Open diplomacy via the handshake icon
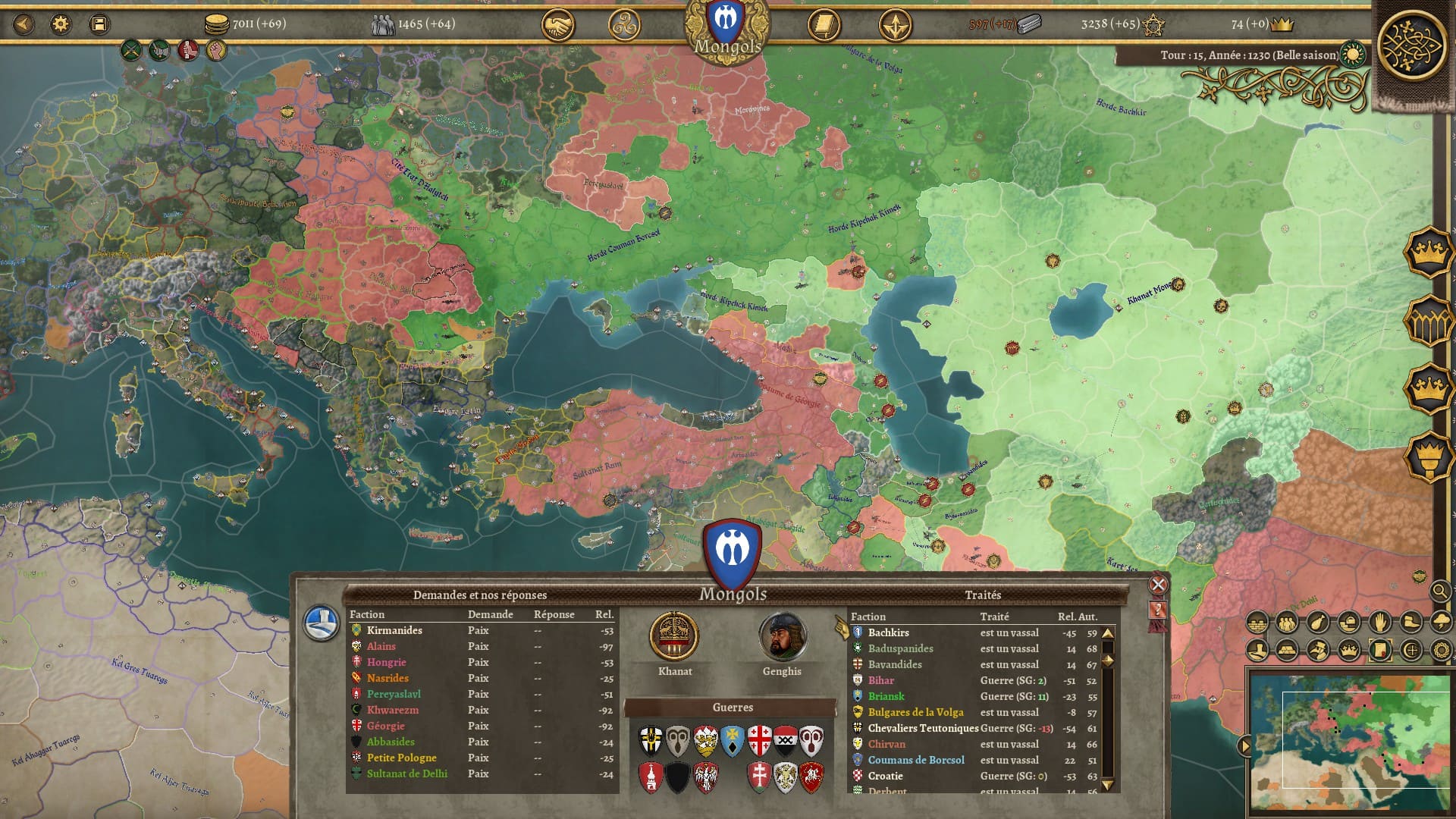 [x=557, y=26]
